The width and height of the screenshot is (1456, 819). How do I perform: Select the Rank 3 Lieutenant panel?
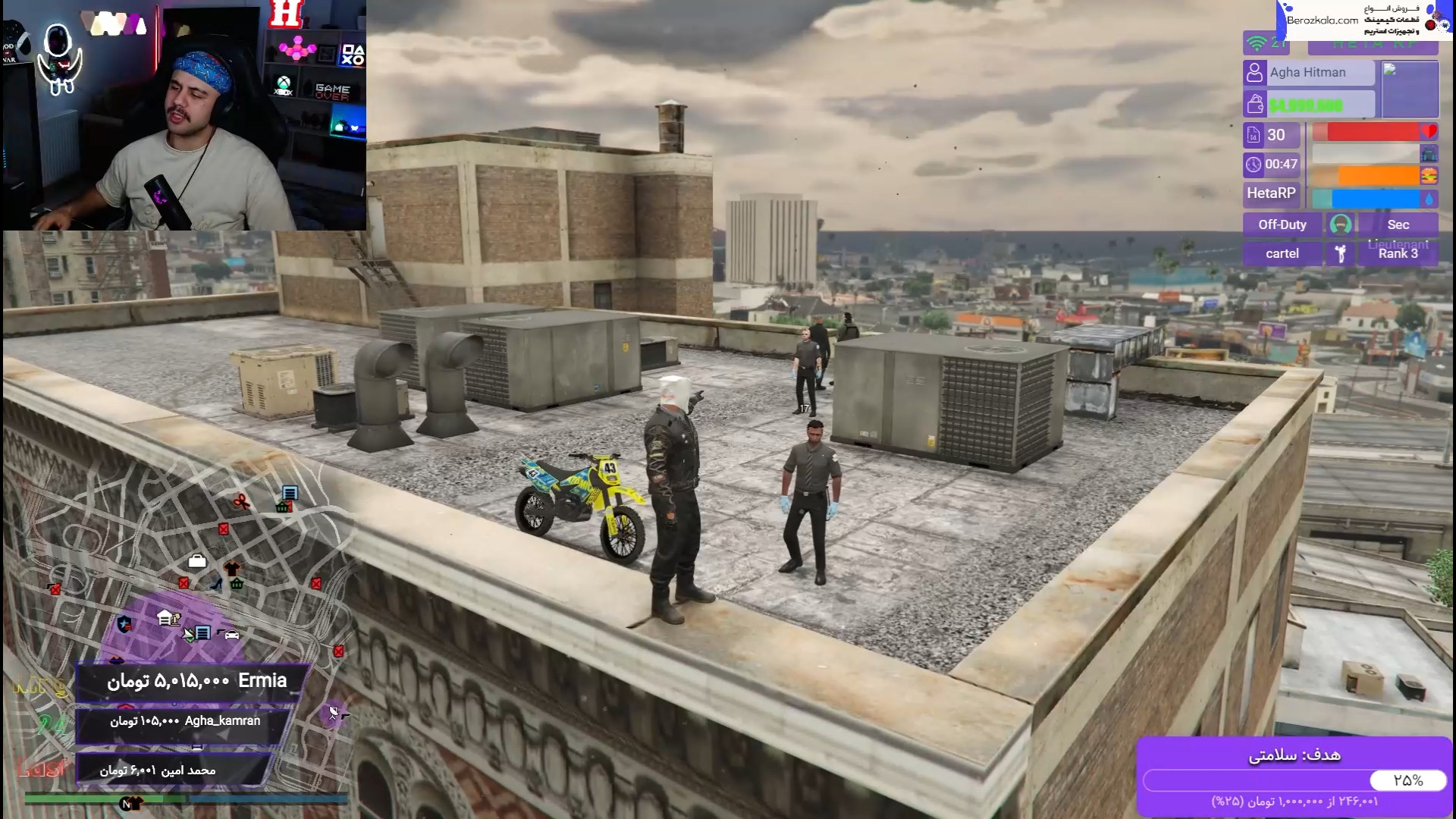(1398, 252)
